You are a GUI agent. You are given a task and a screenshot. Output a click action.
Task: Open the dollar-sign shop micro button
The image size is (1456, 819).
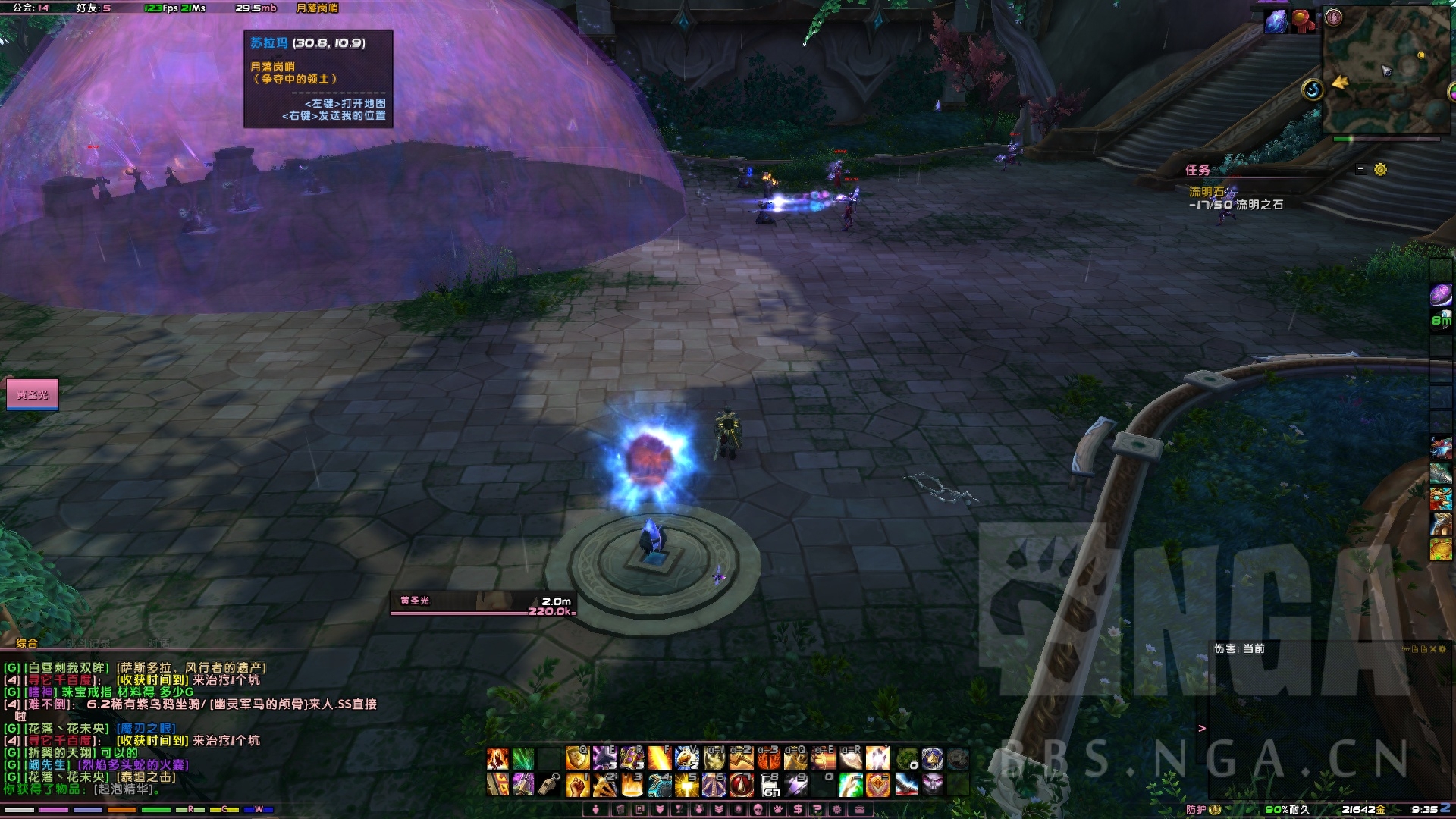point(798,809)
